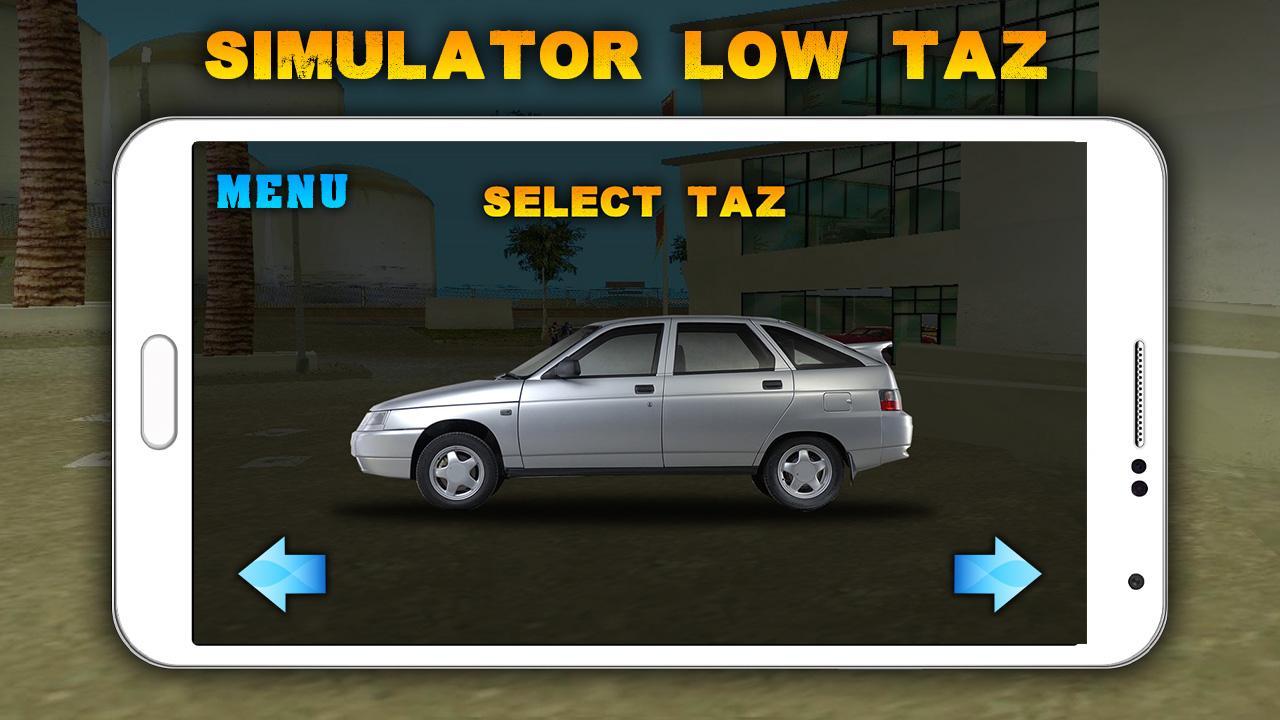1280x720 pixels.
Task: Tap the car's fuel filler cap
Action: tap(835, 400)
